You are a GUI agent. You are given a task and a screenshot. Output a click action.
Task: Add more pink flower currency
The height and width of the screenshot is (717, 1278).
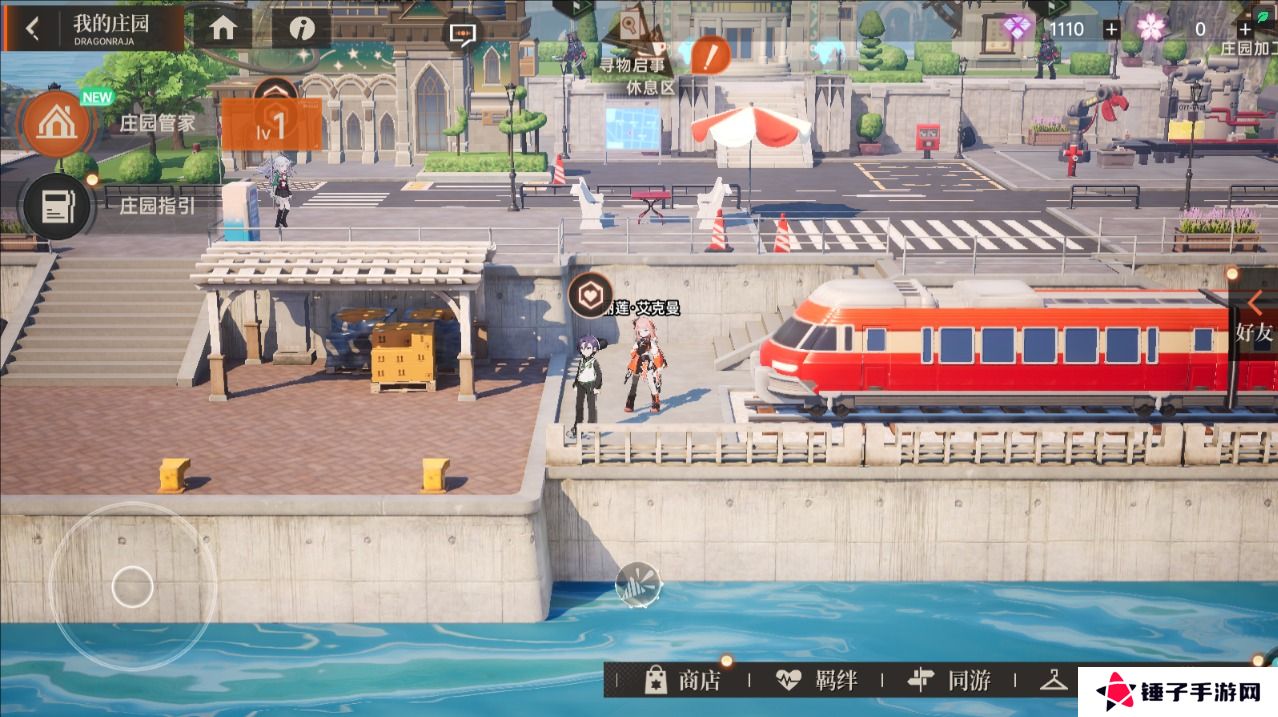coord(1244,29)
